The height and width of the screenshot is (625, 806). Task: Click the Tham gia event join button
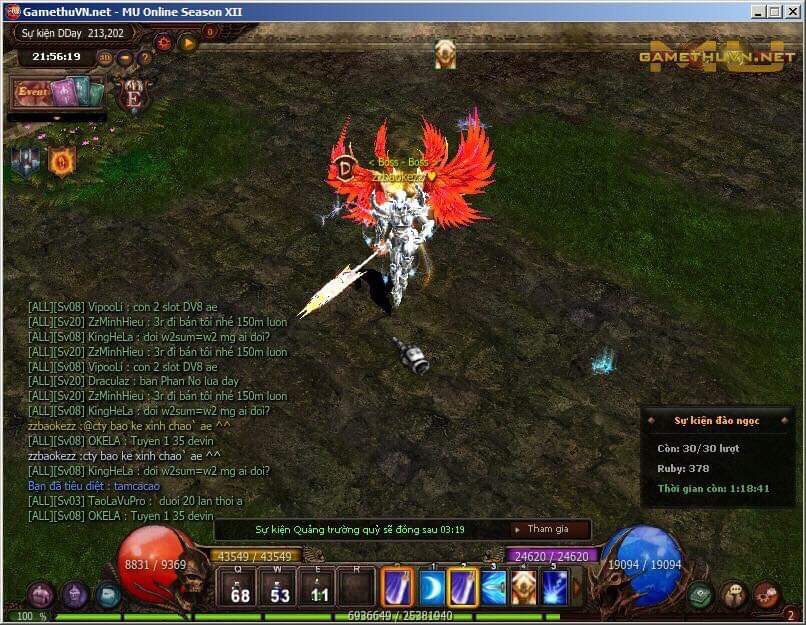point(548,529)
